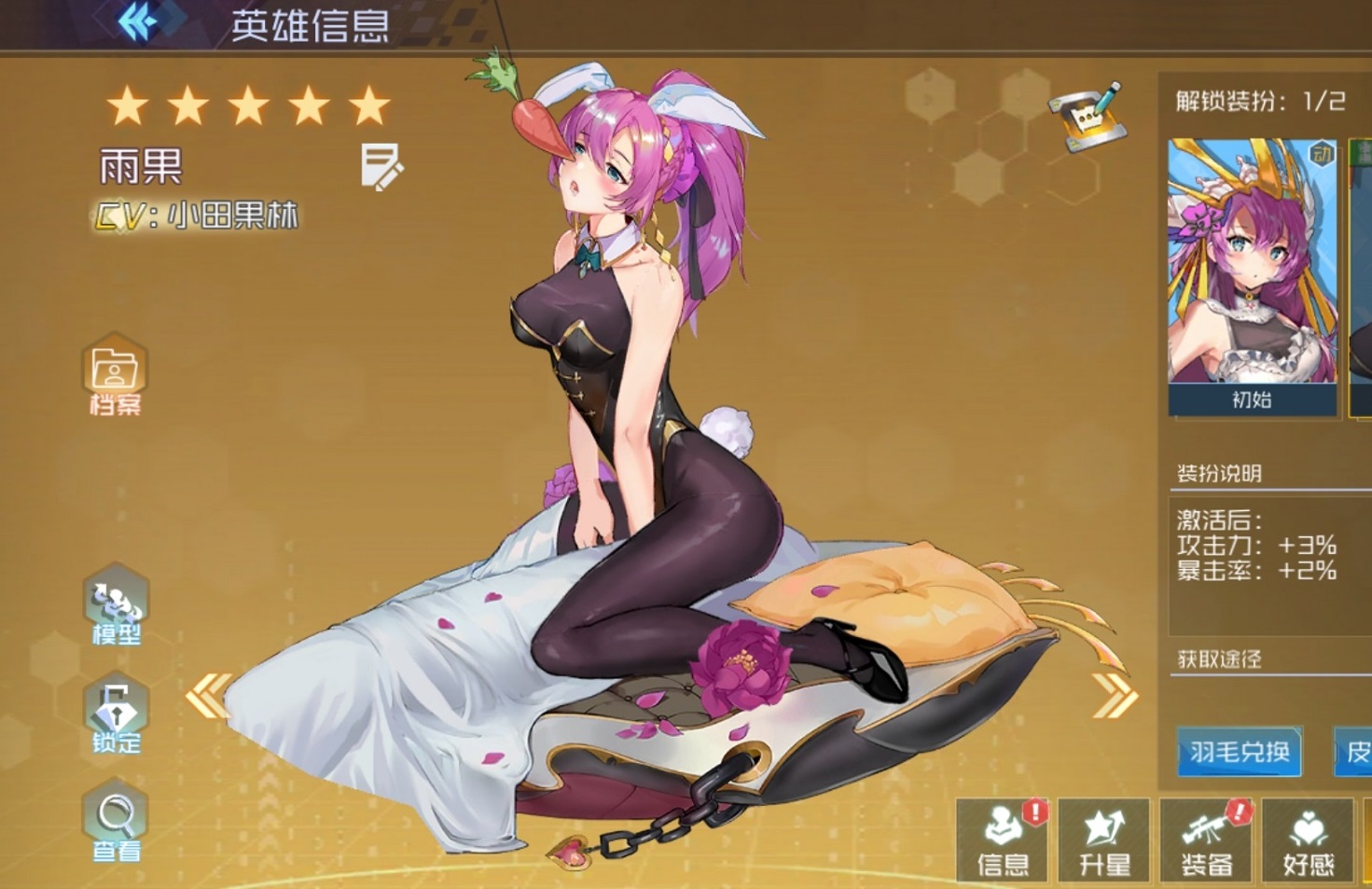The height and width of the screenshot is (889, 1372).
Task: Open the 好感 affection heart icon
Action: click(1310, 840)
